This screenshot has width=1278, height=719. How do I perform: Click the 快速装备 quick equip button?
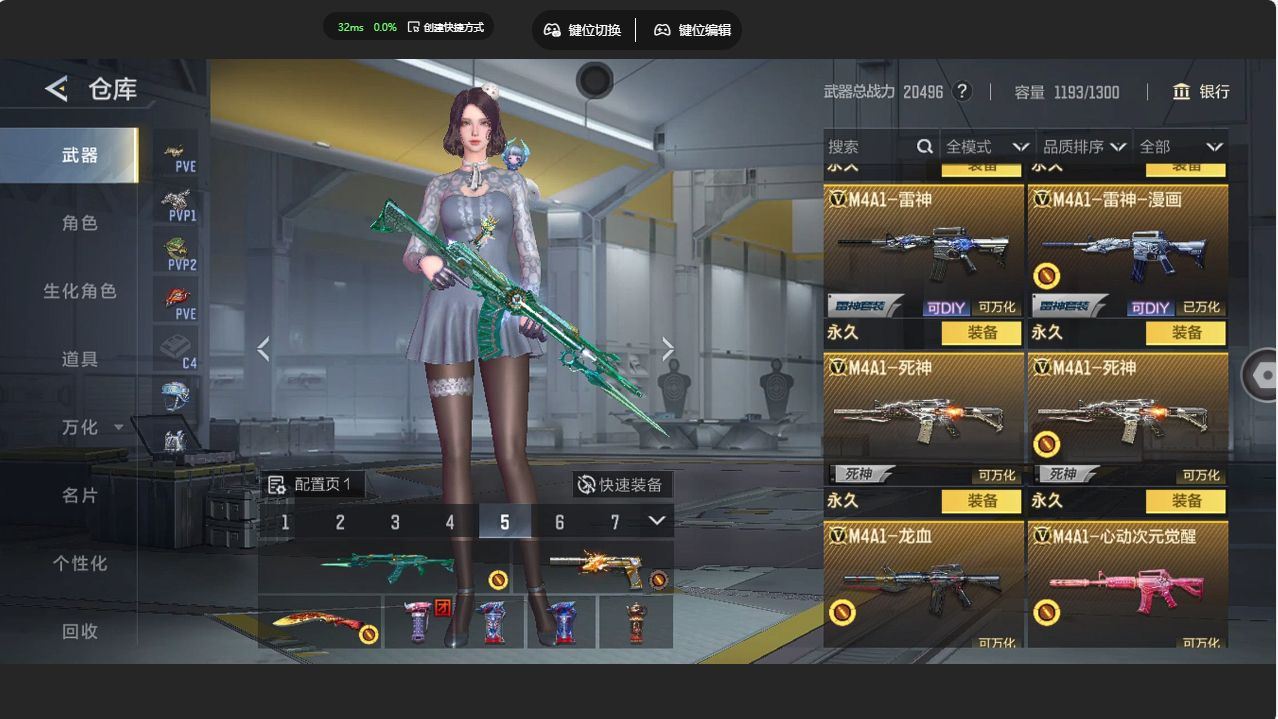pos(621,485)
